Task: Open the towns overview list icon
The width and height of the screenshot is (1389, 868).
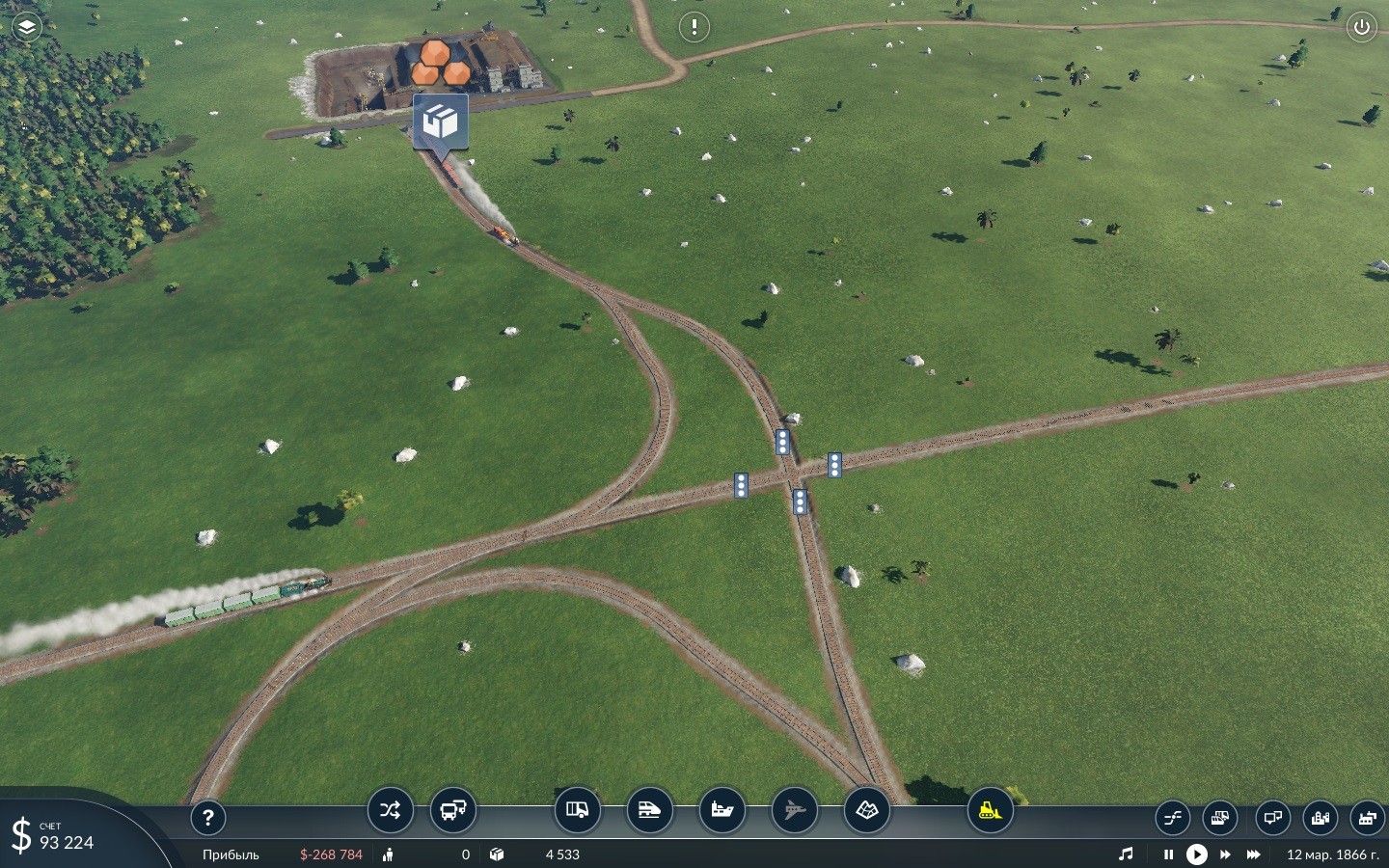Action: [1321, 819]
